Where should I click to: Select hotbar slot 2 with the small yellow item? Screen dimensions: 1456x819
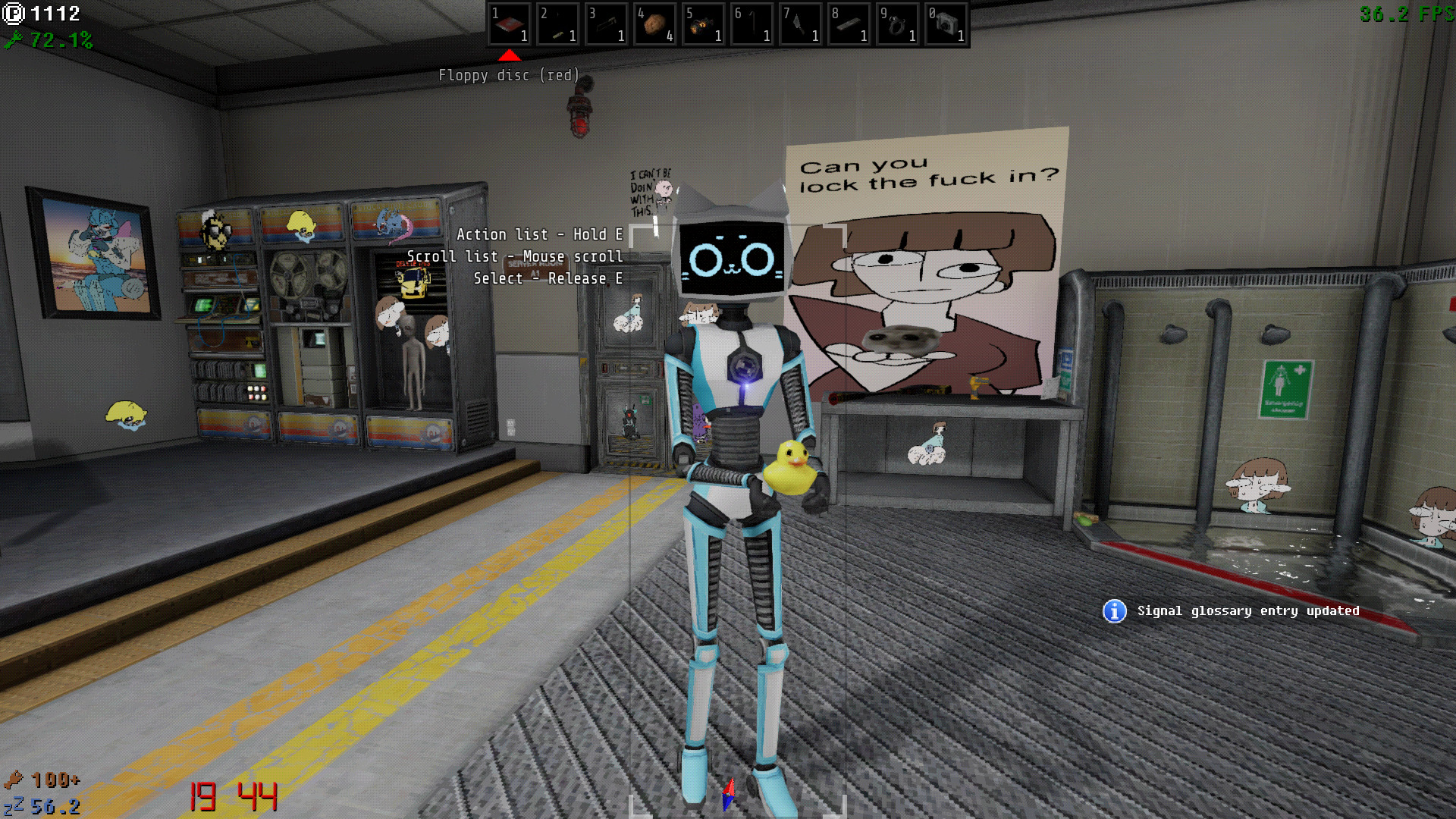point(558,25)
